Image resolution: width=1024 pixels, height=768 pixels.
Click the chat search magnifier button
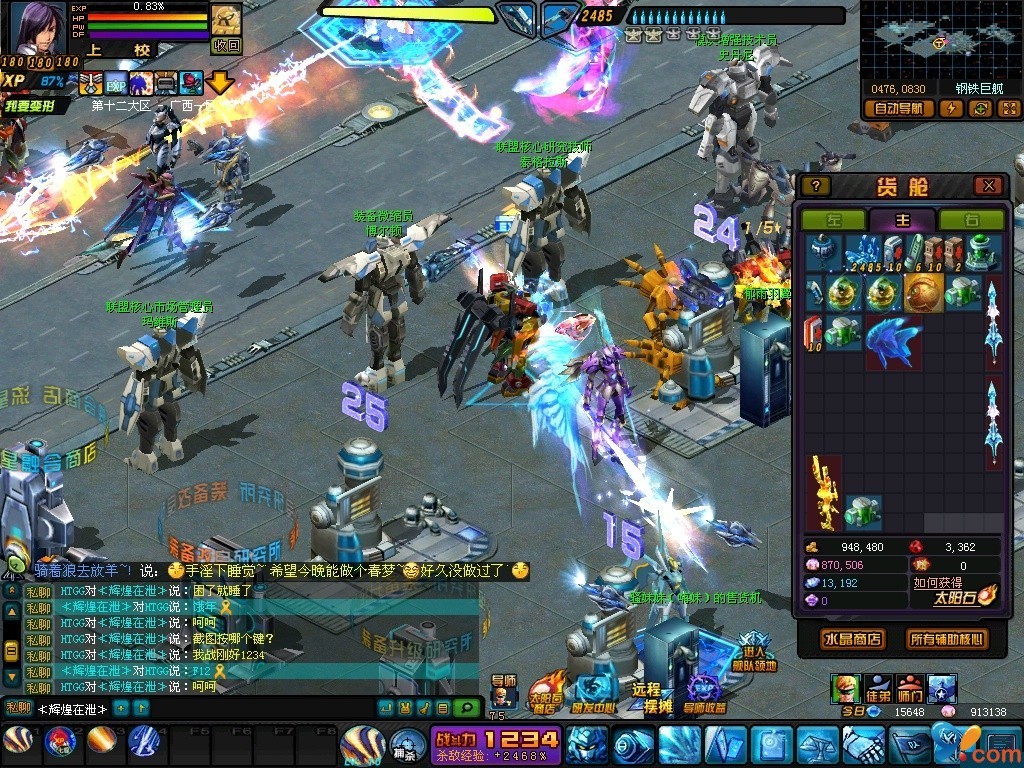click(465, 707)
